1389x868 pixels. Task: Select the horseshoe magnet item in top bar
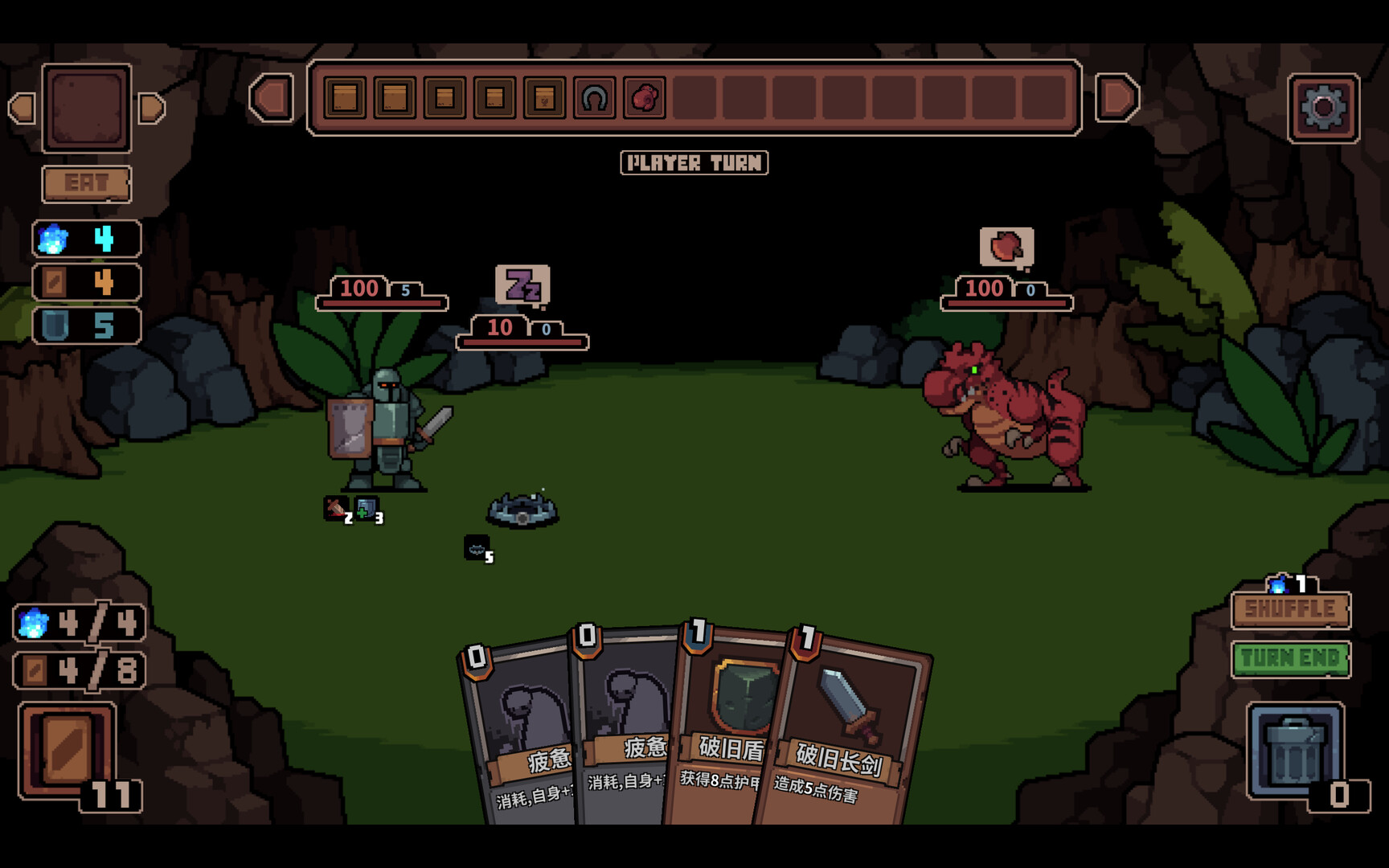coord(594,98)
